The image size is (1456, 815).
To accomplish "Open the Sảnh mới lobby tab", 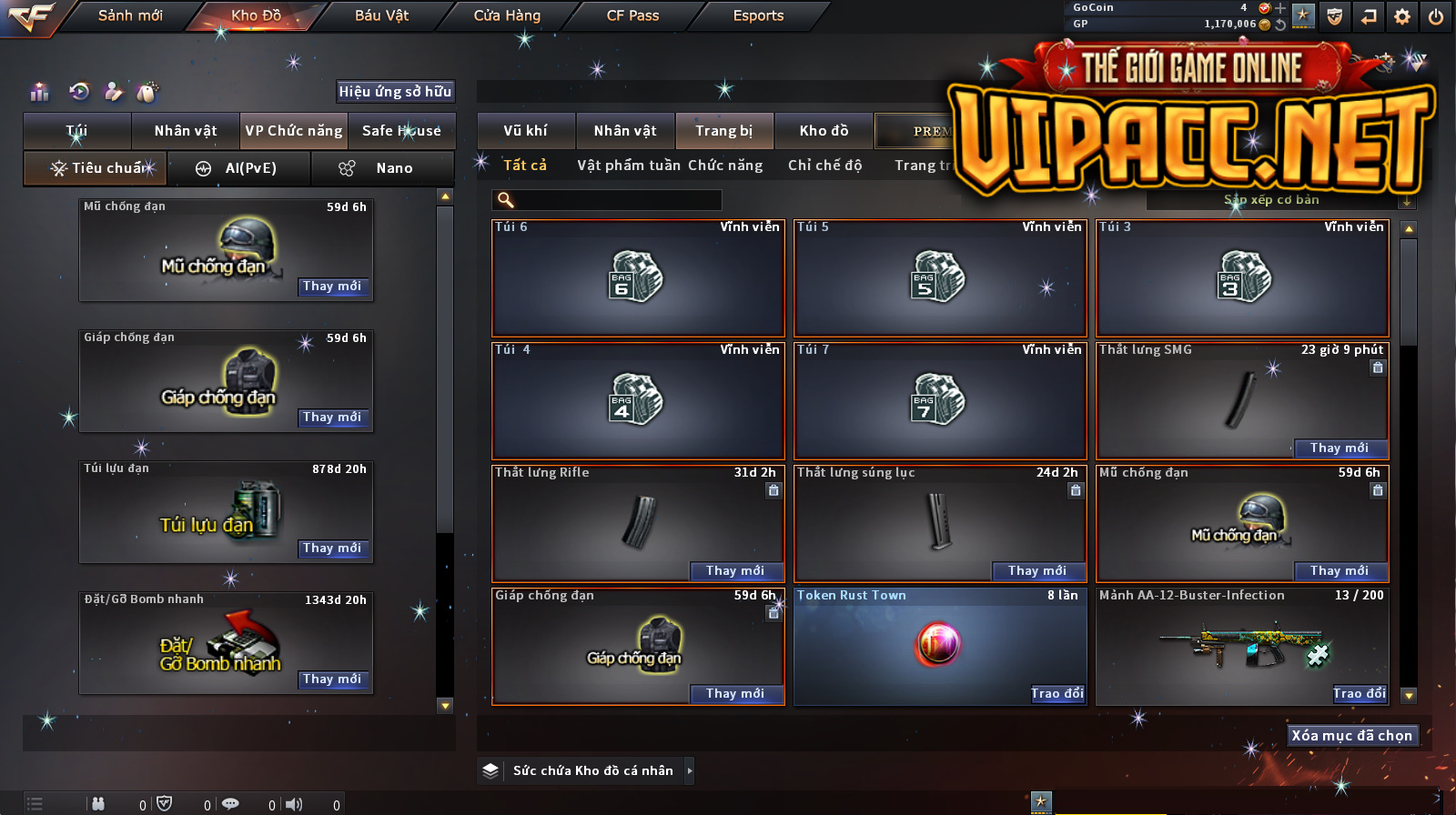I will pos(130,15).
